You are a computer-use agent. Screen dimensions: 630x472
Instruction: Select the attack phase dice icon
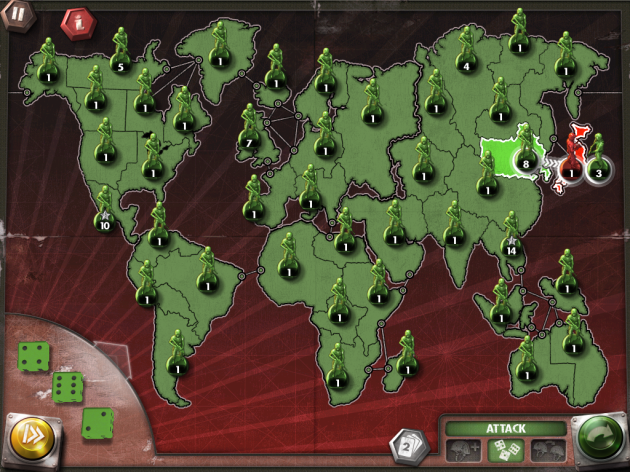[x=503, y=450]
